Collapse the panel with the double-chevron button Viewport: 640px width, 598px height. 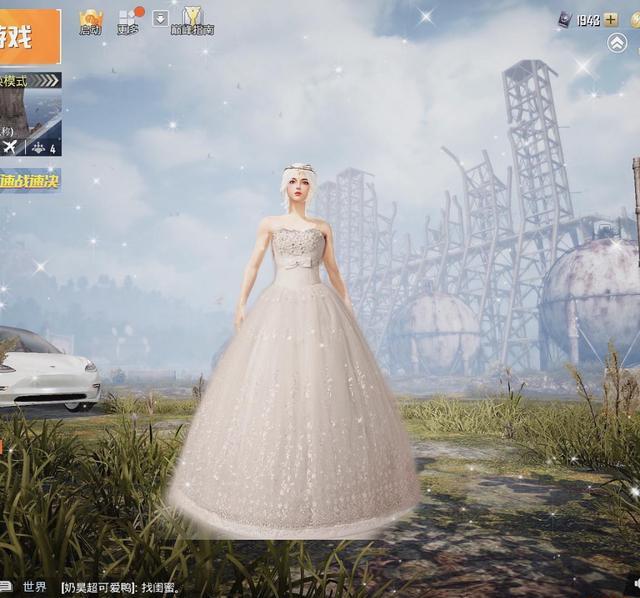[x=617, y=43]
